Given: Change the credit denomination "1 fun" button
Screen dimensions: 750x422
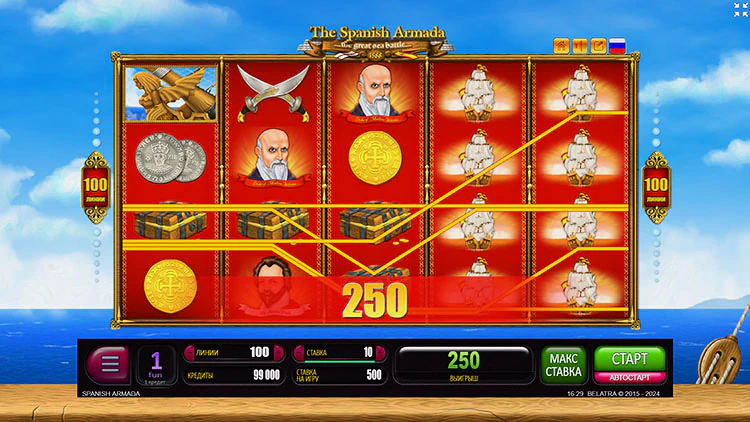Looking at the screenshot, I should pyautogui.click(x=156, y=365).
